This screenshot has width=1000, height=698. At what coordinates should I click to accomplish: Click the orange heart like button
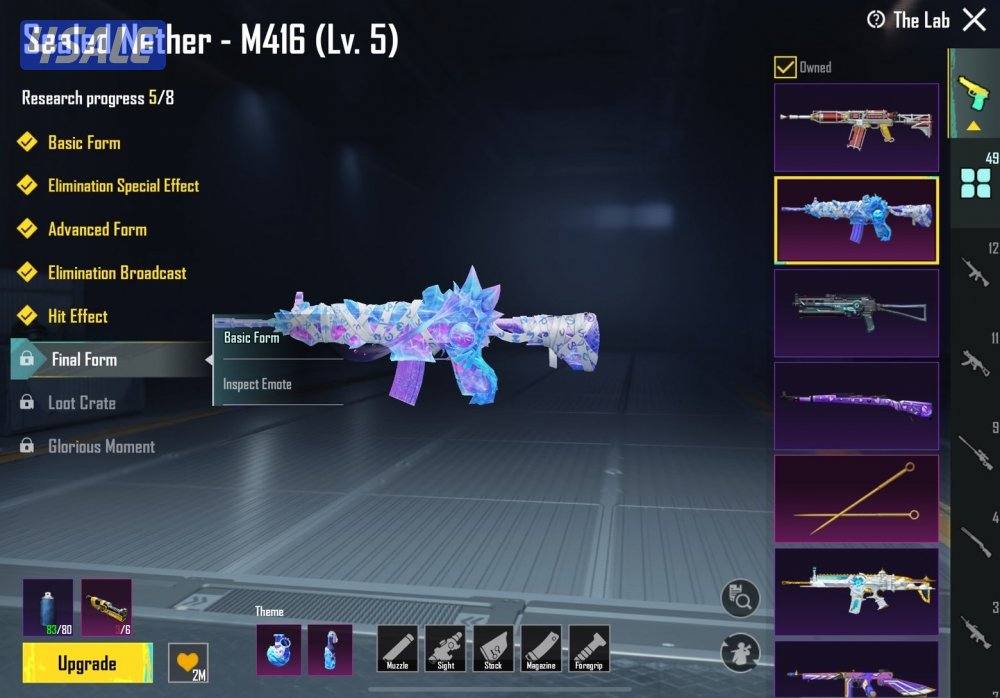(x=187, y=662)
